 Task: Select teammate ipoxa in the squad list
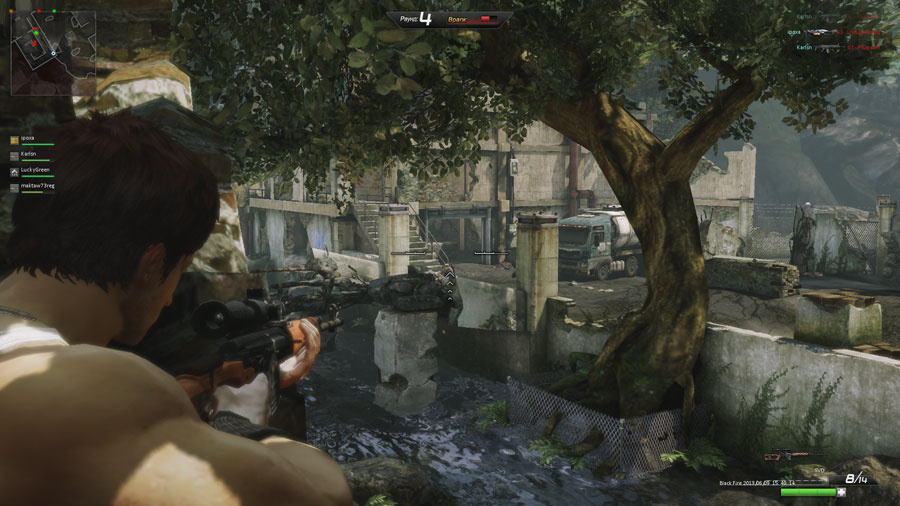coord(28,139)
